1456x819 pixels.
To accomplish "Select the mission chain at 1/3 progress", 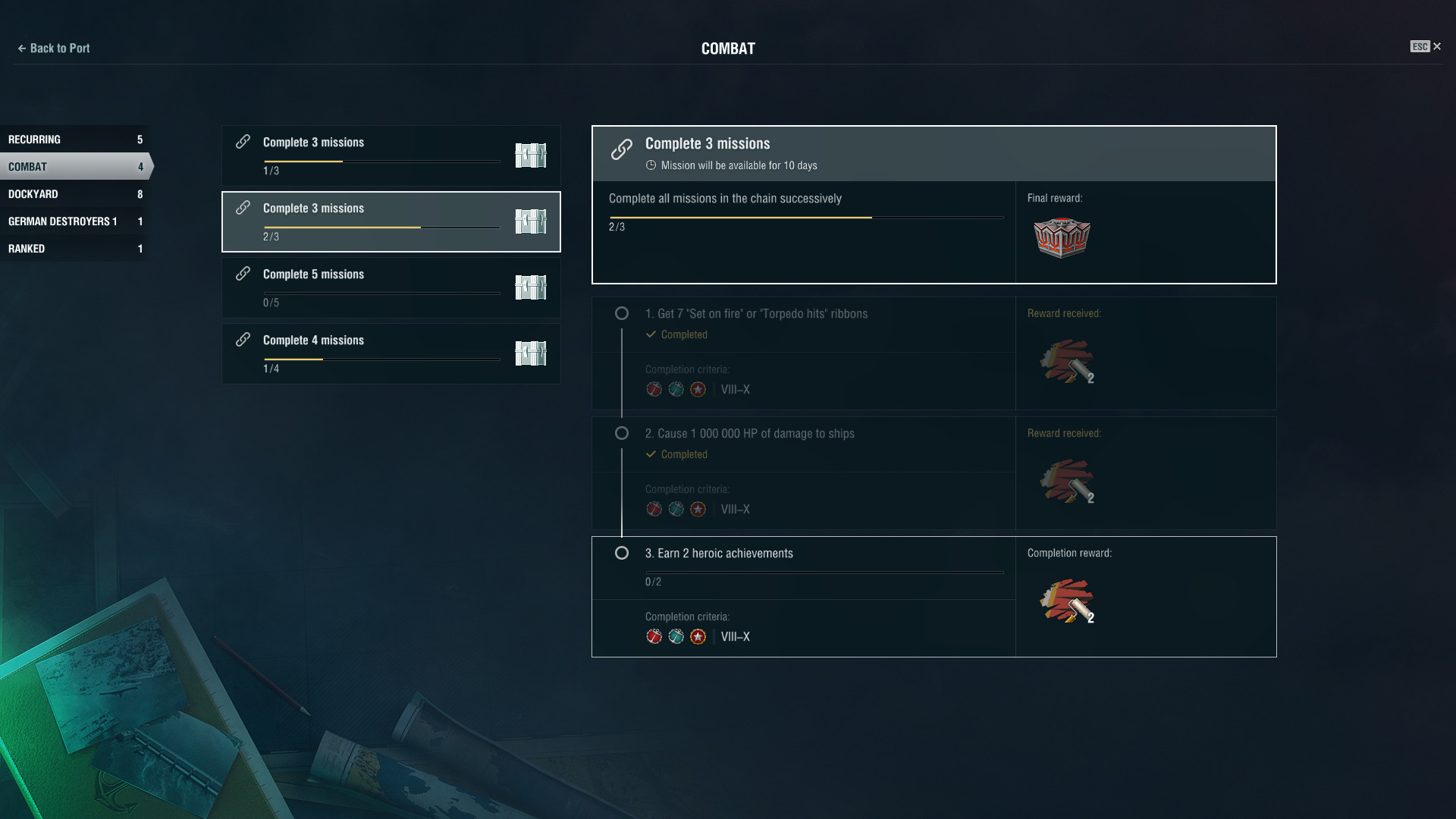I will click(391, 156).
